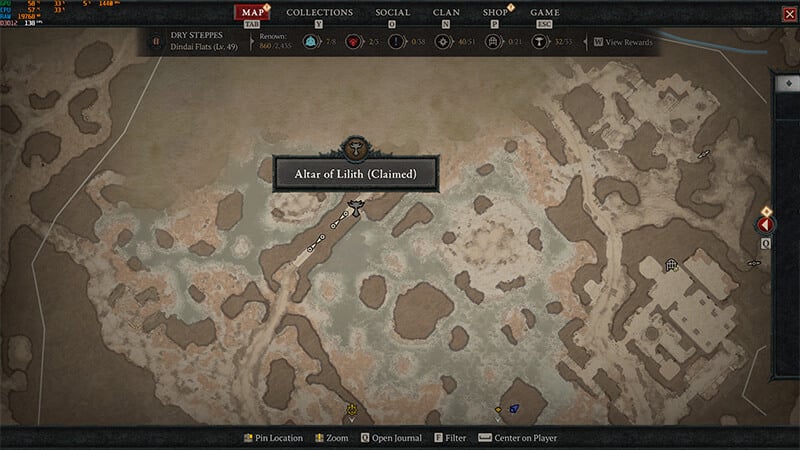The height and width of the screenshot is (450, 800).
Task: Expand the journal panel with red arrow
Action: pos(766,226)
